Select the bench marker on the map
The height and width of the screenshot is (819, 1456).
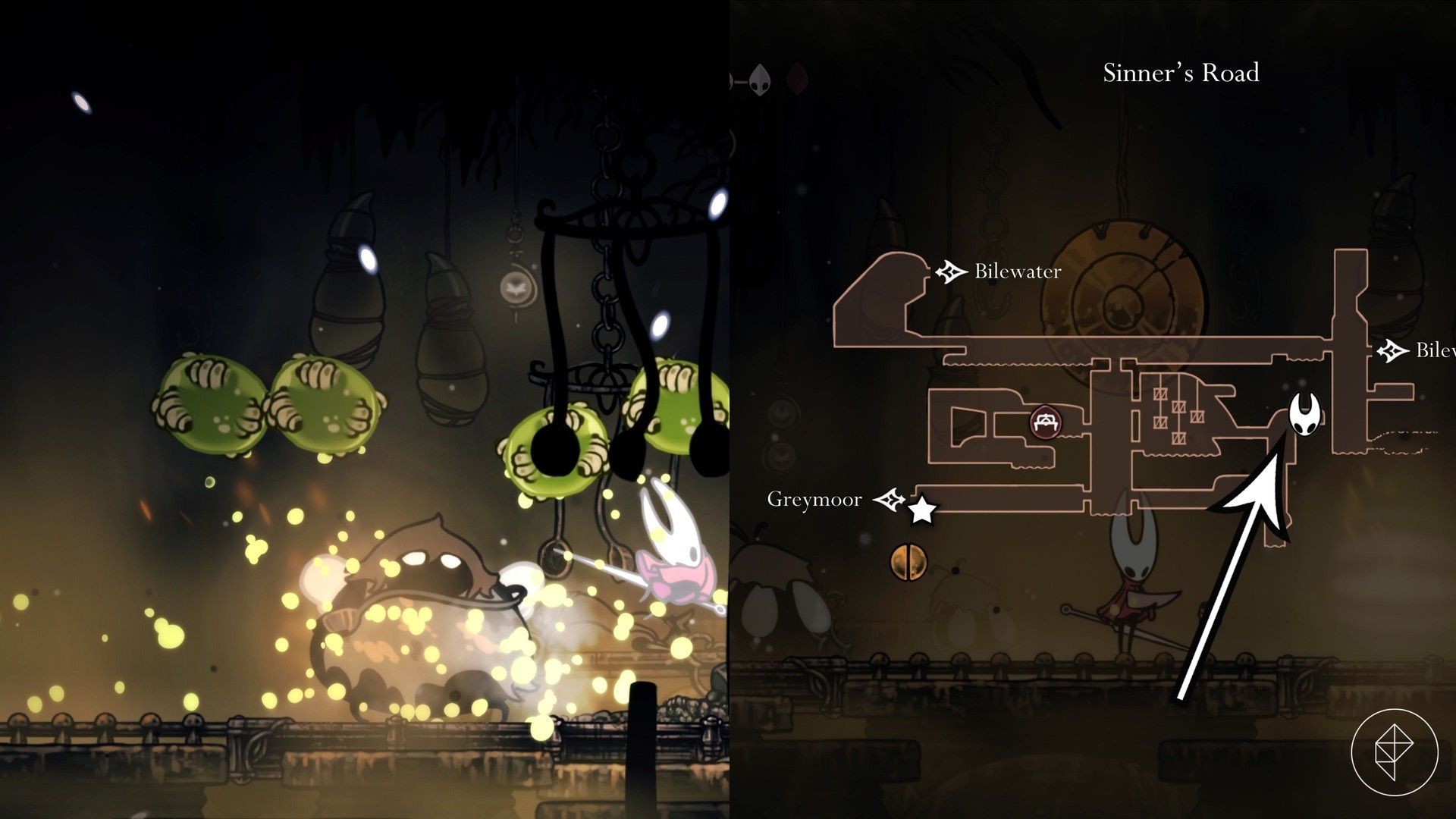(x=1046, y=422)
